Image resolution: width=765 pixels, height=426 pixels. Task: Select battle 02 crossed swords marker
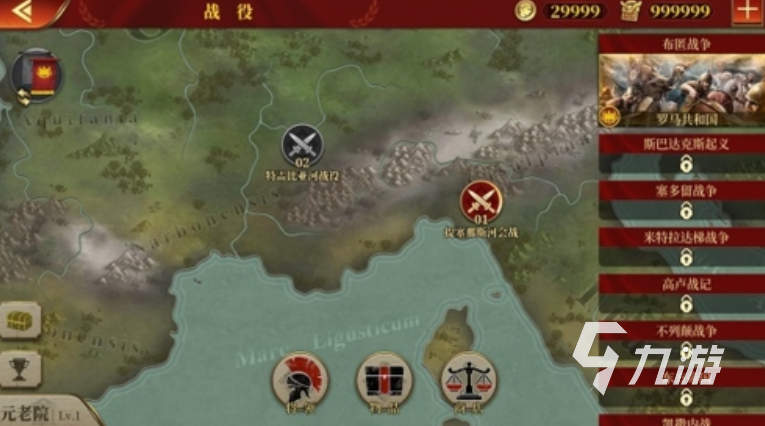301,146
